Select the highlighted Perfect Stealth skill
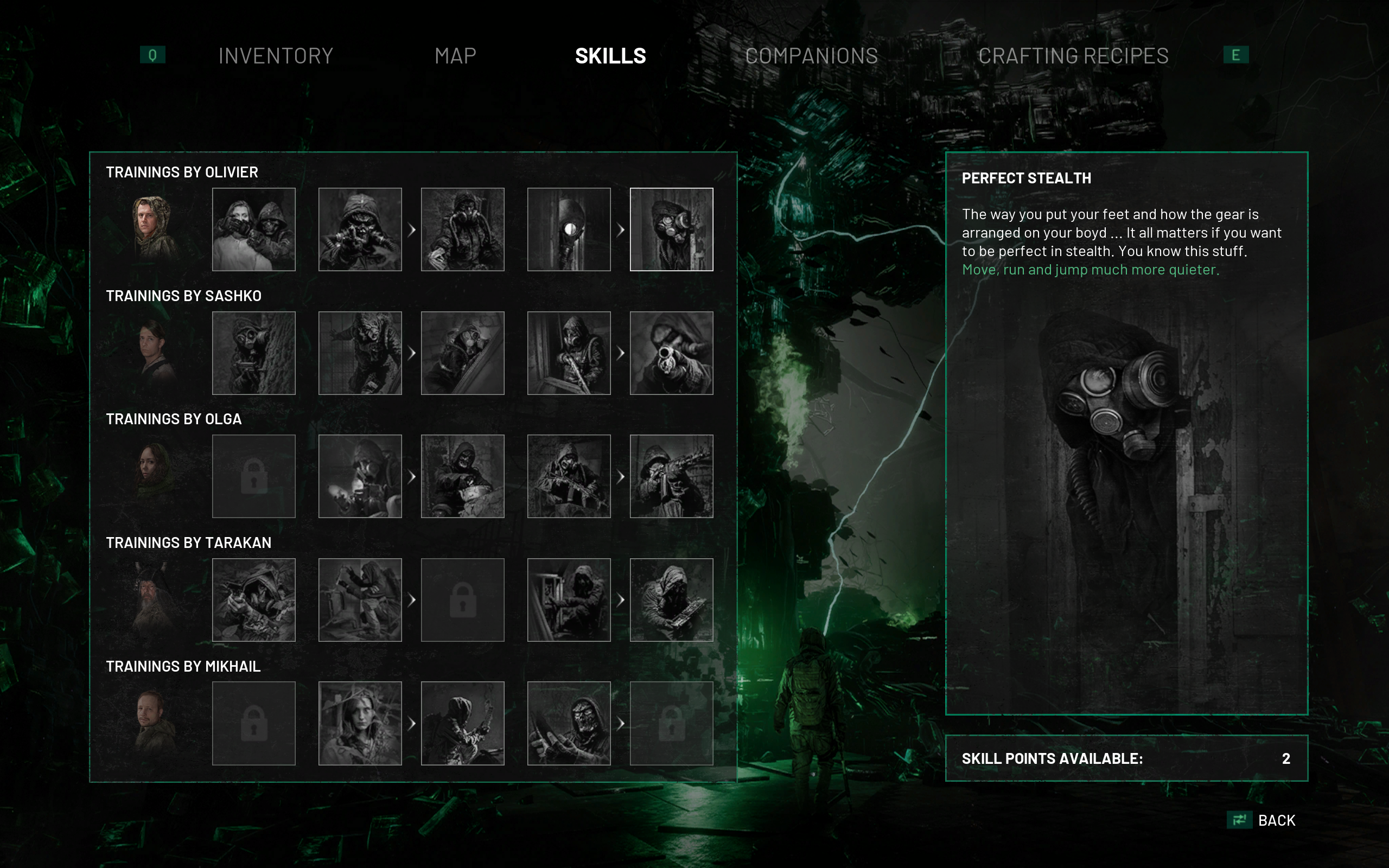This screenshot has height=868, width=1389. [671, 229]
